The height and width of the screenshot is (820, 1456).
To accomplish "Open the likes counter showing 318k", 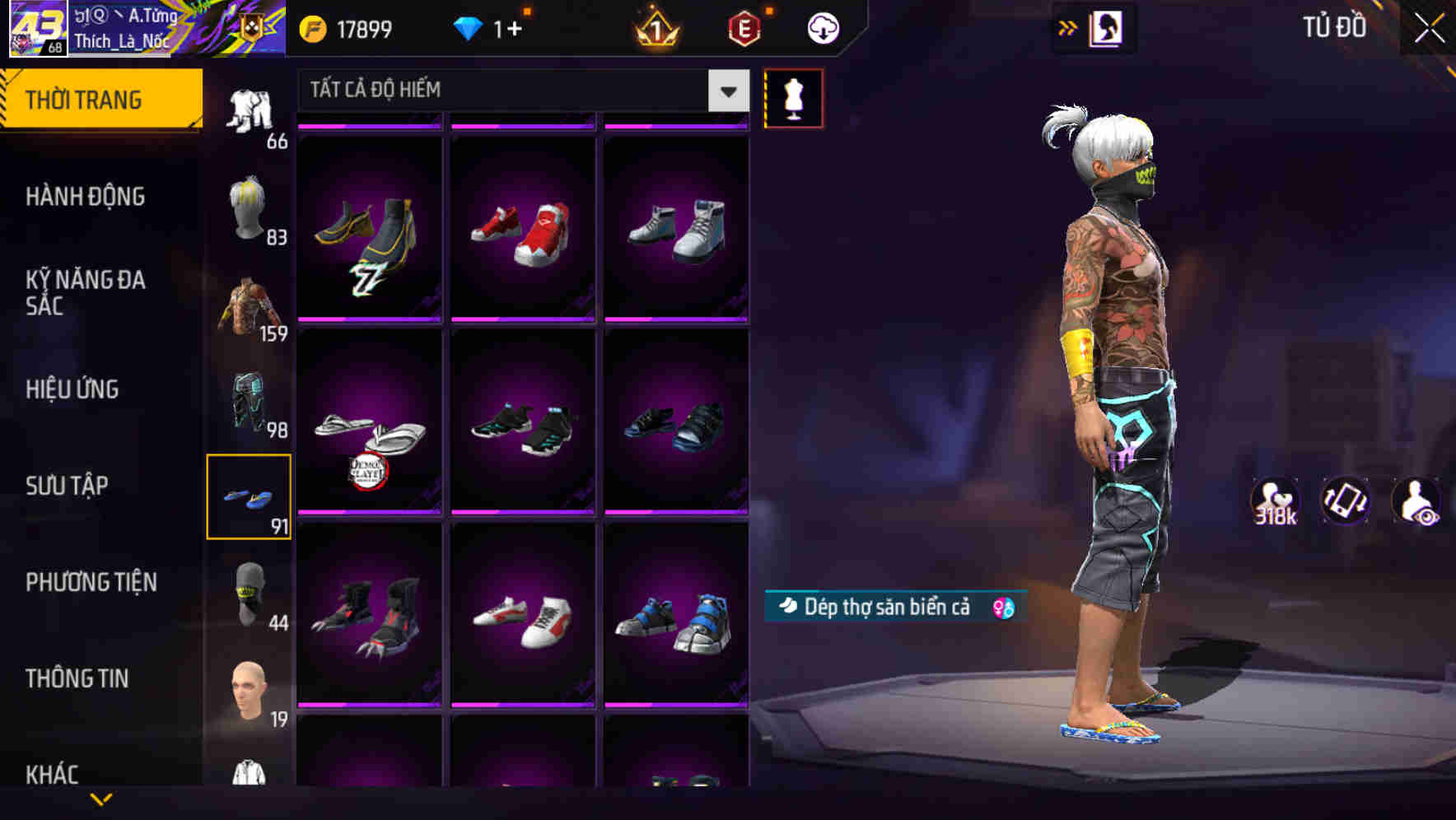I will [x=1275, y=501].
